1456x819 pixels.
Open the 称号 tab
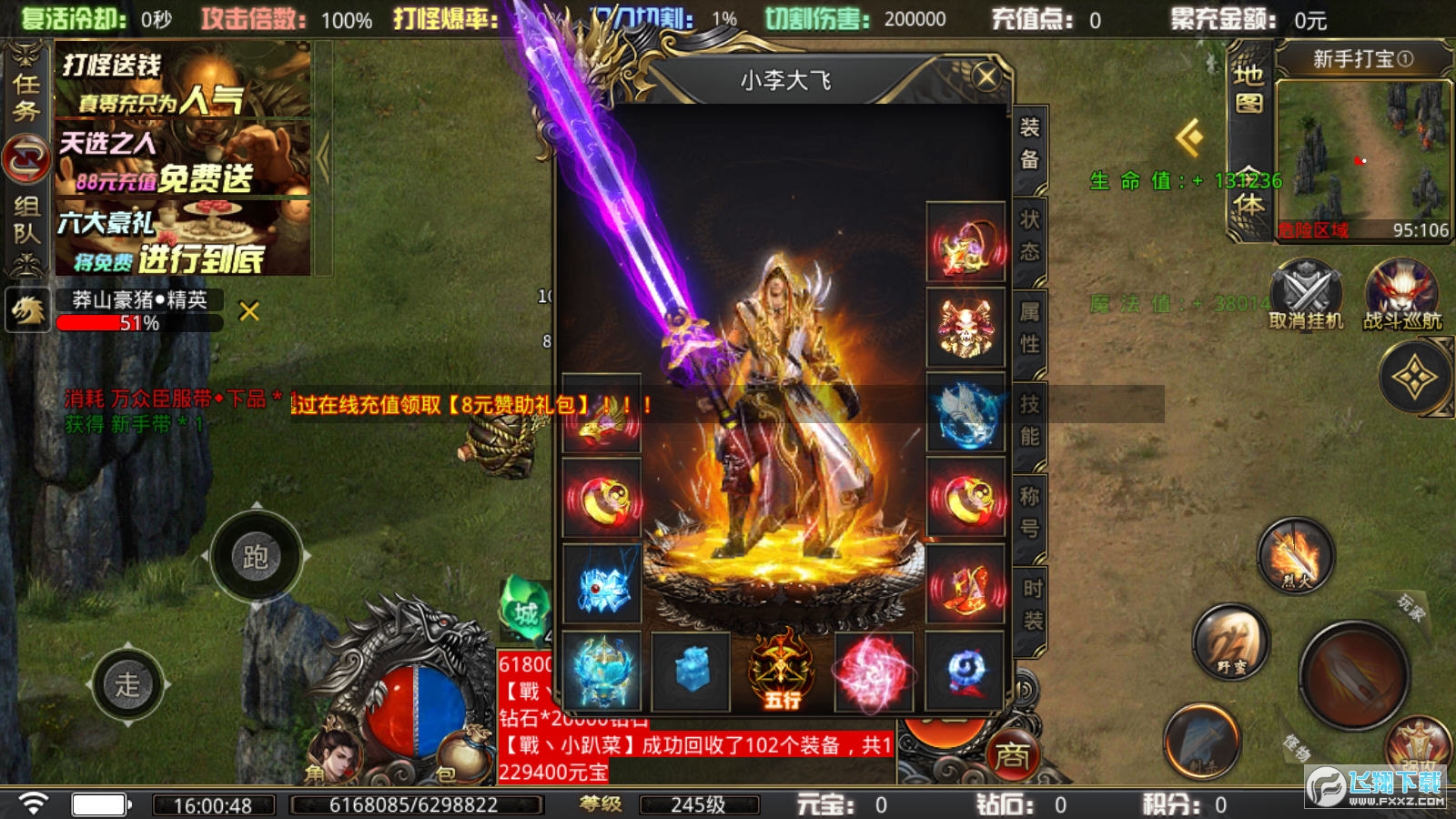(x=1029, y=511)
